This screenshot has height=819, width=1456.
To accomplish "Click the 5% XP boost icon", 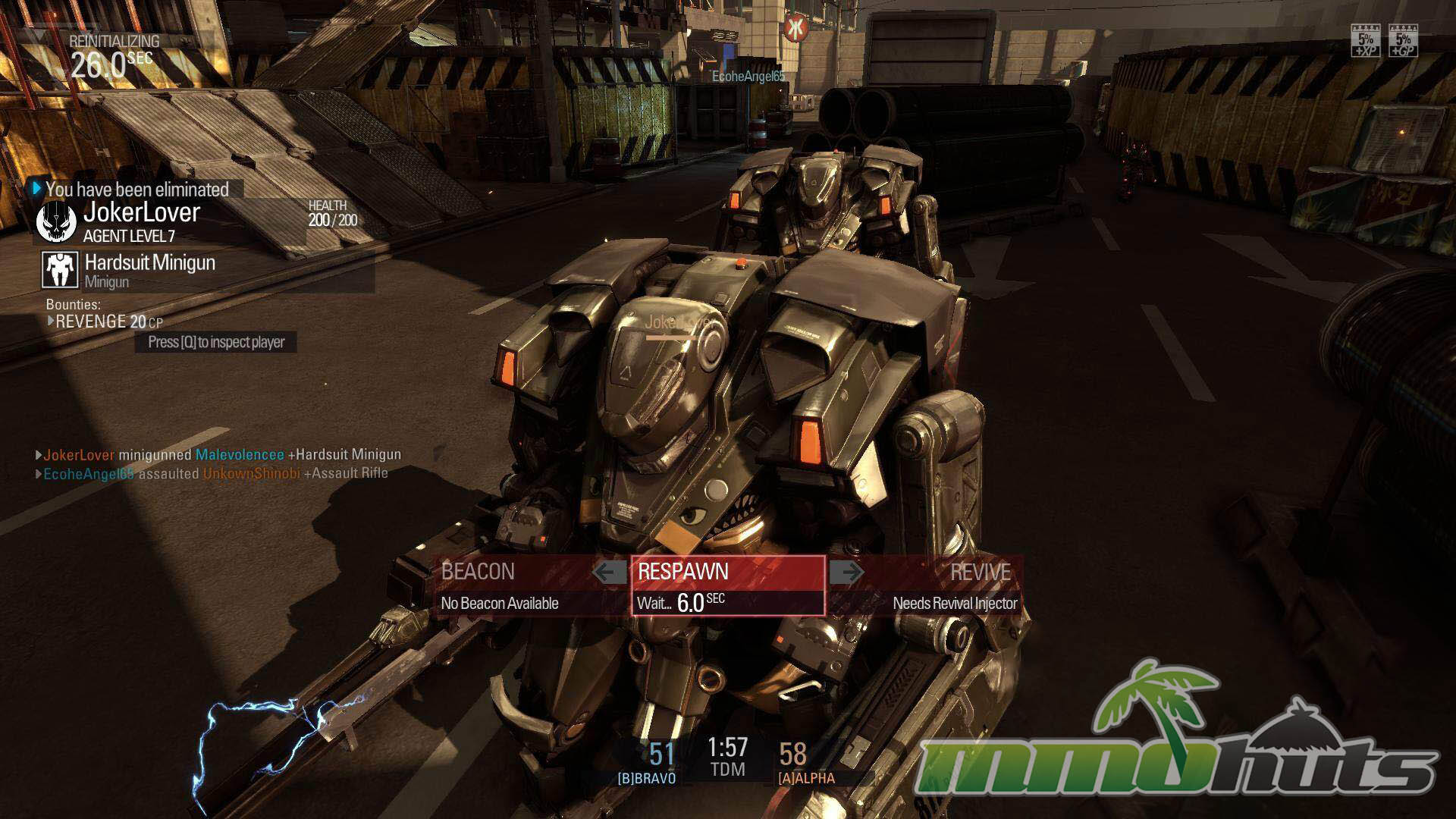I will point(1366,41).
